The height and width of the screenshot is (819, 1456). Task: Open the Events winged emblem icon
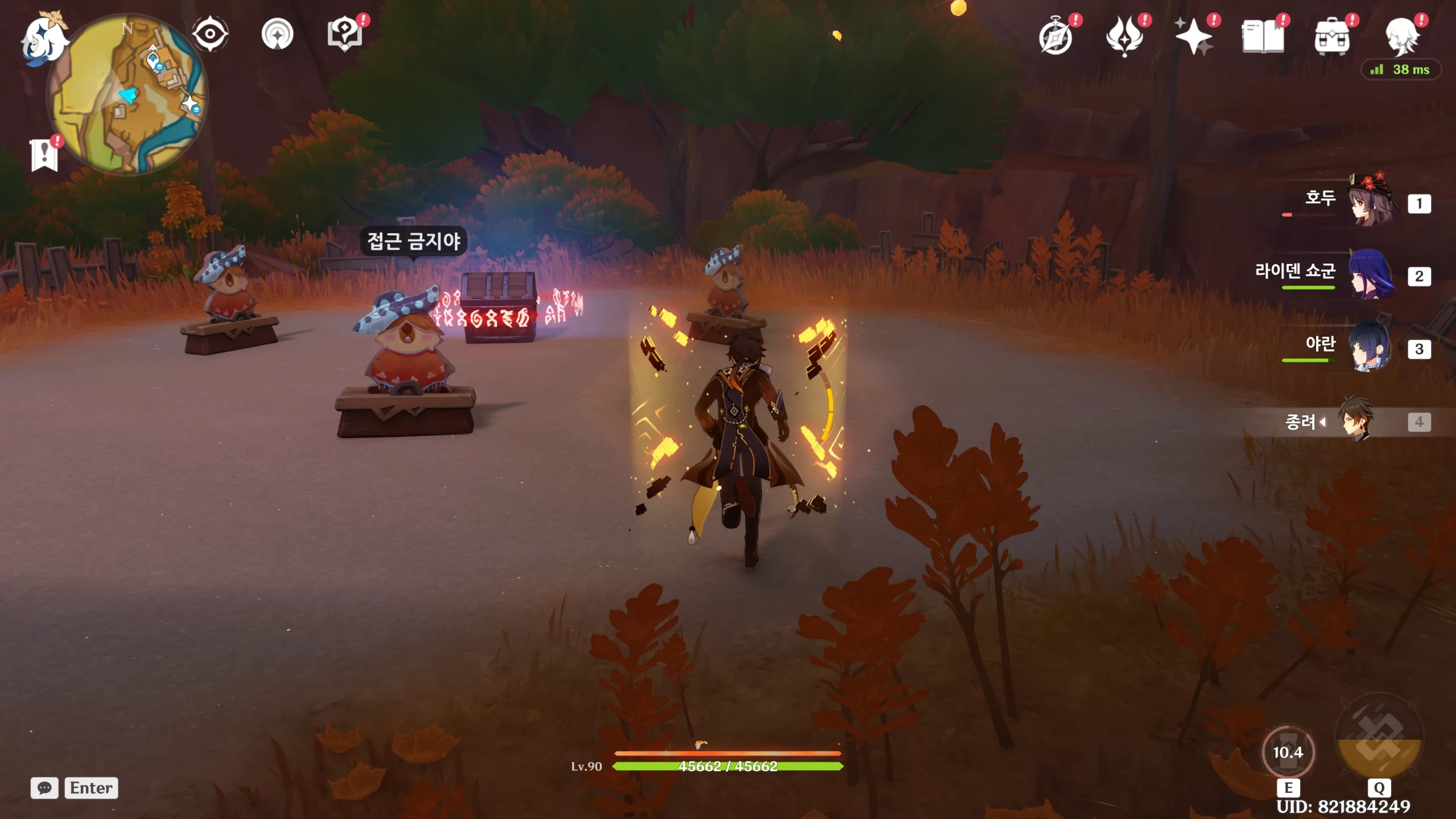[x=1124, y=36]
